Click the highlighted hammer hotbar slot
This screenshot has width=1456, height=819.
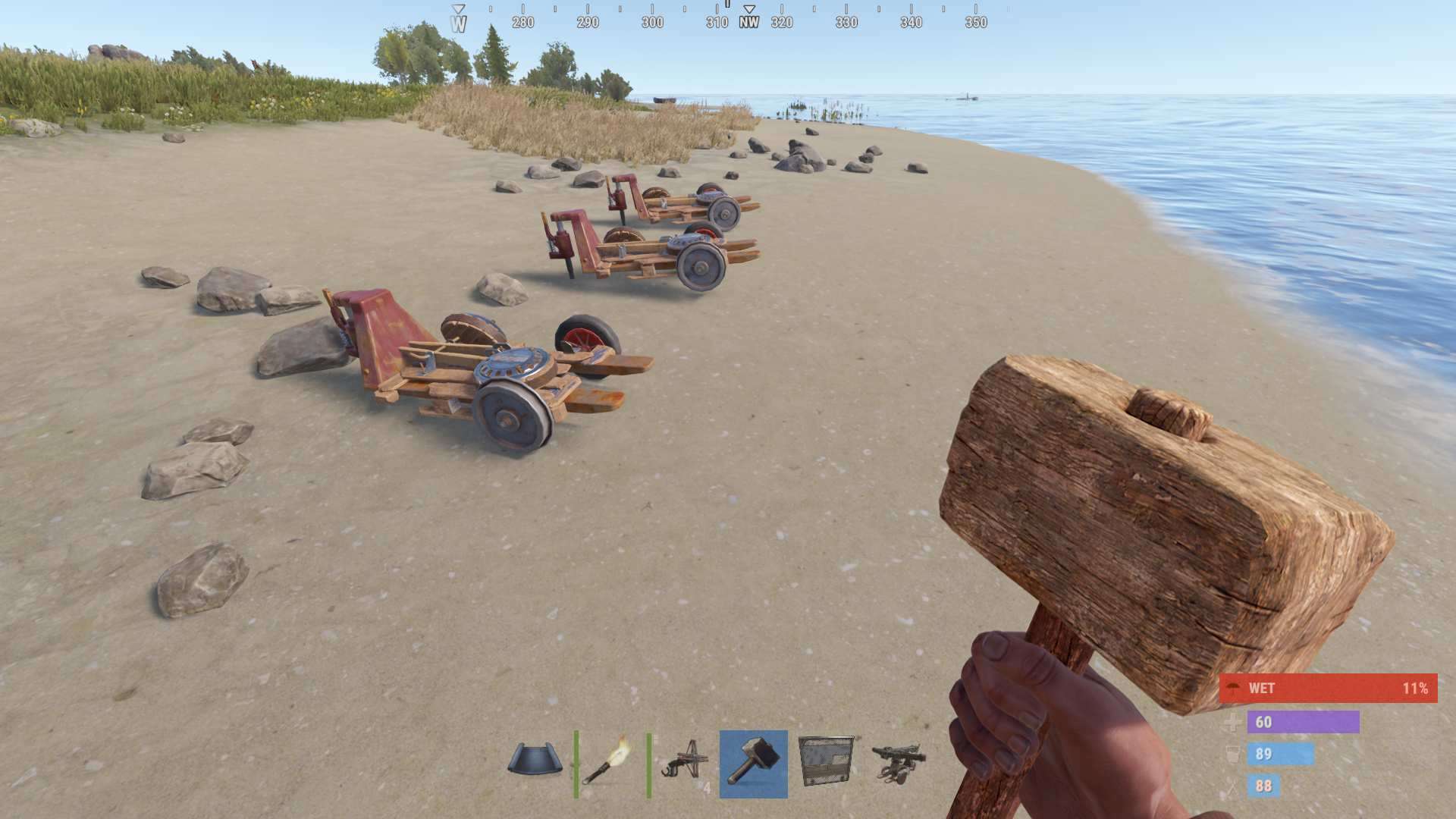click(753, 764)
